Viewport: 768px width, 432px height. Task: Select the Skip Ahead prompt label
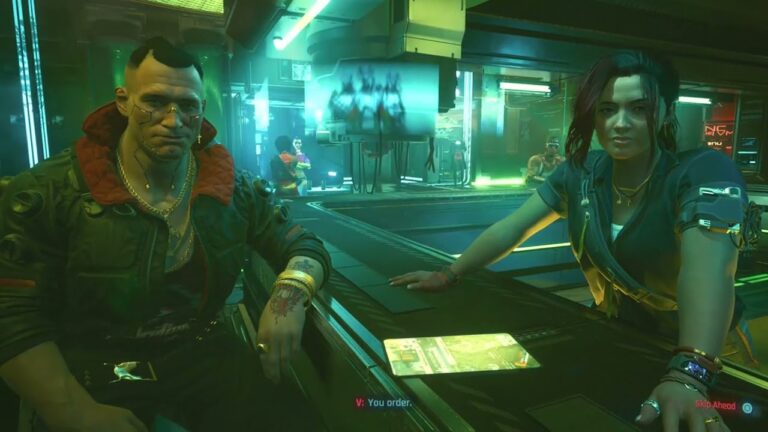[x=716, y=405]
